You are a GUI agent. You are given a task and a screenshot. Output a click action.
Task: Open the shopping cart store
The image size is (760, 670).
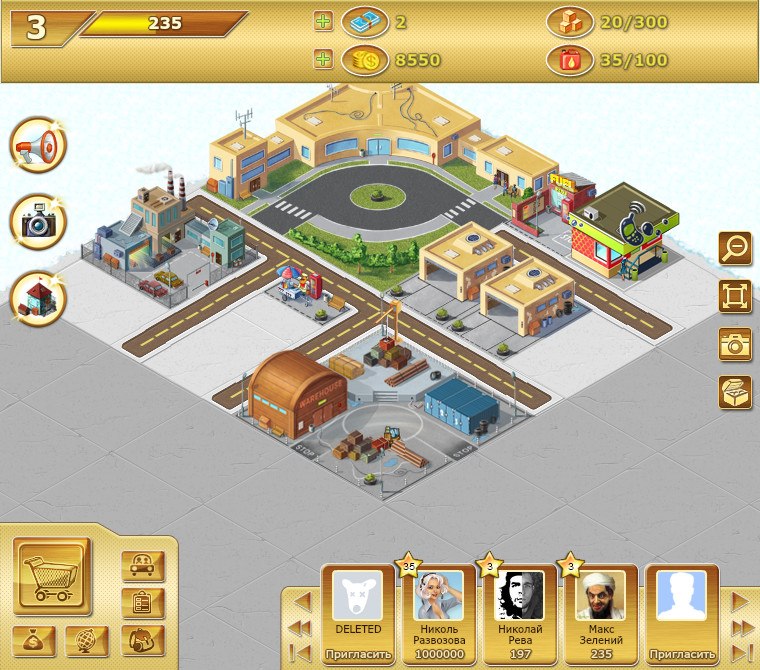pyautogui.click(x=52, y=577)
